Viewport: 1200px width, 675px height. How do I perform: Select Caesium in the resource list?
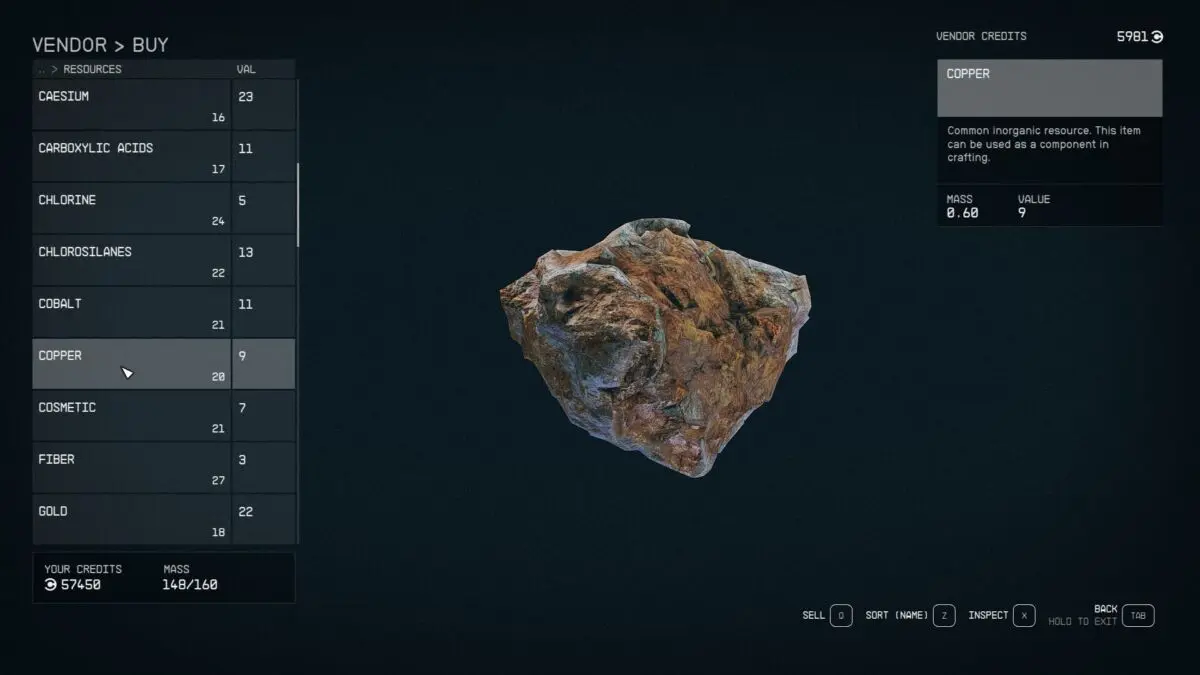(131, 105)
